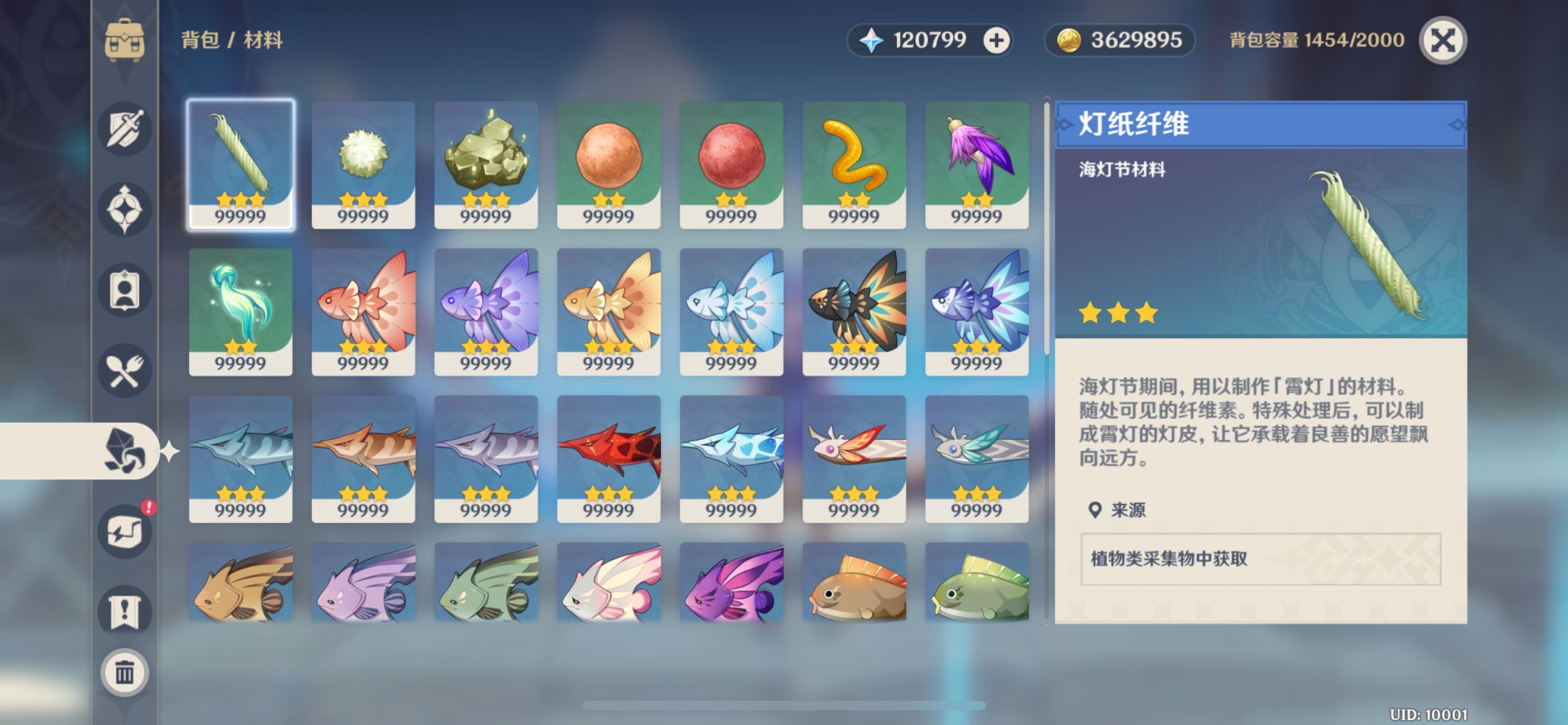Screen dimensions: 1568x725
Task: Switch to the gadgets tab with red alert
Action: tap(124, 532)
